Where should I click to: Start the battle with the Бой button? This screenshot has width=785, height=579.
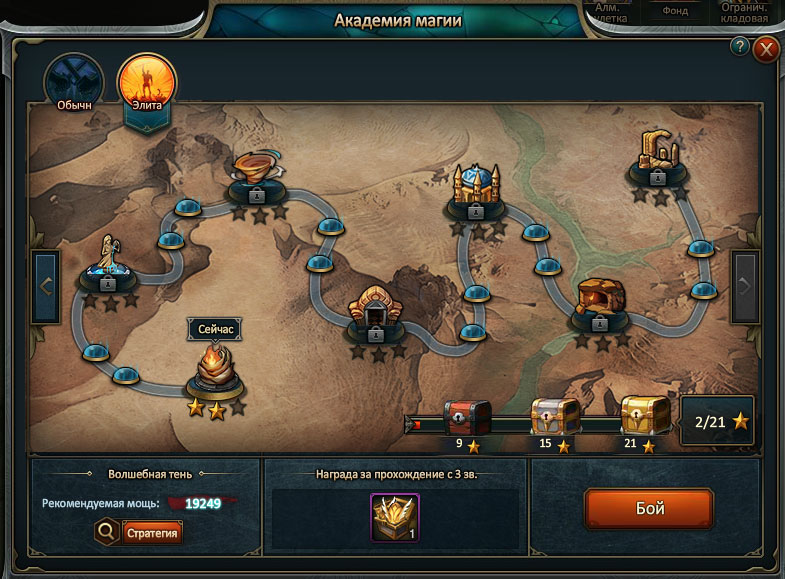pyautogui.click(x=648, y=508)
